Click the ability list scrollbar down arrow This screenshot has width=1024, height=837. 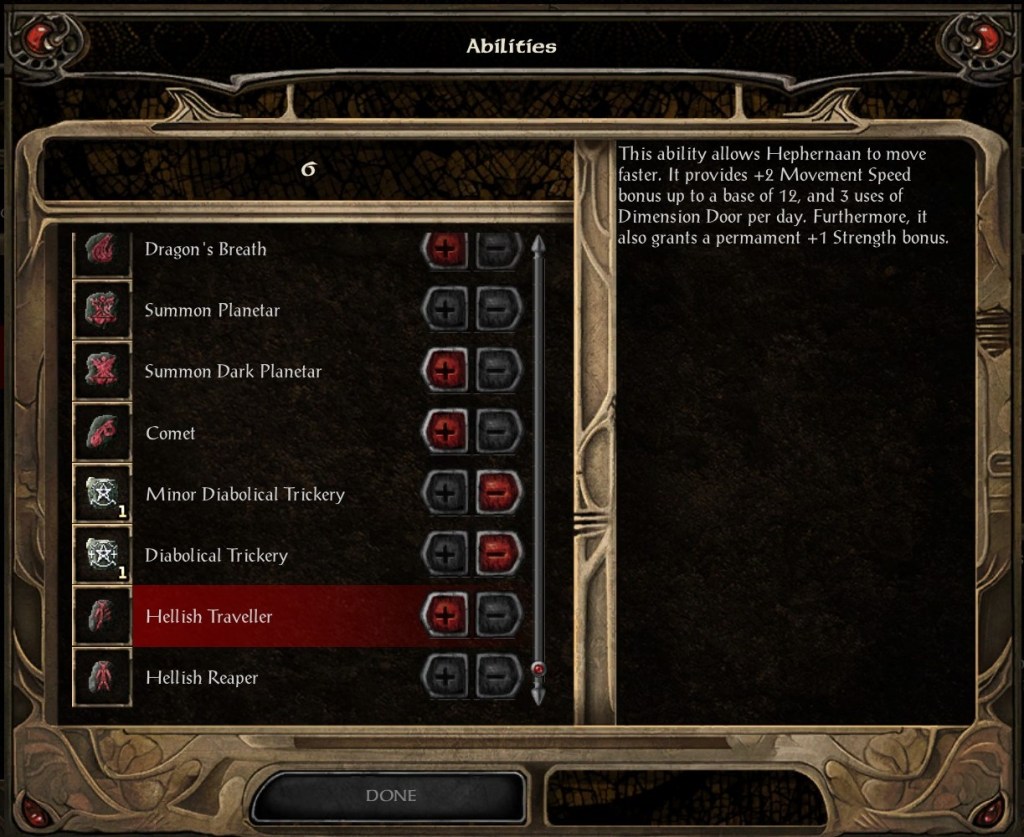(x=538, y=692)
